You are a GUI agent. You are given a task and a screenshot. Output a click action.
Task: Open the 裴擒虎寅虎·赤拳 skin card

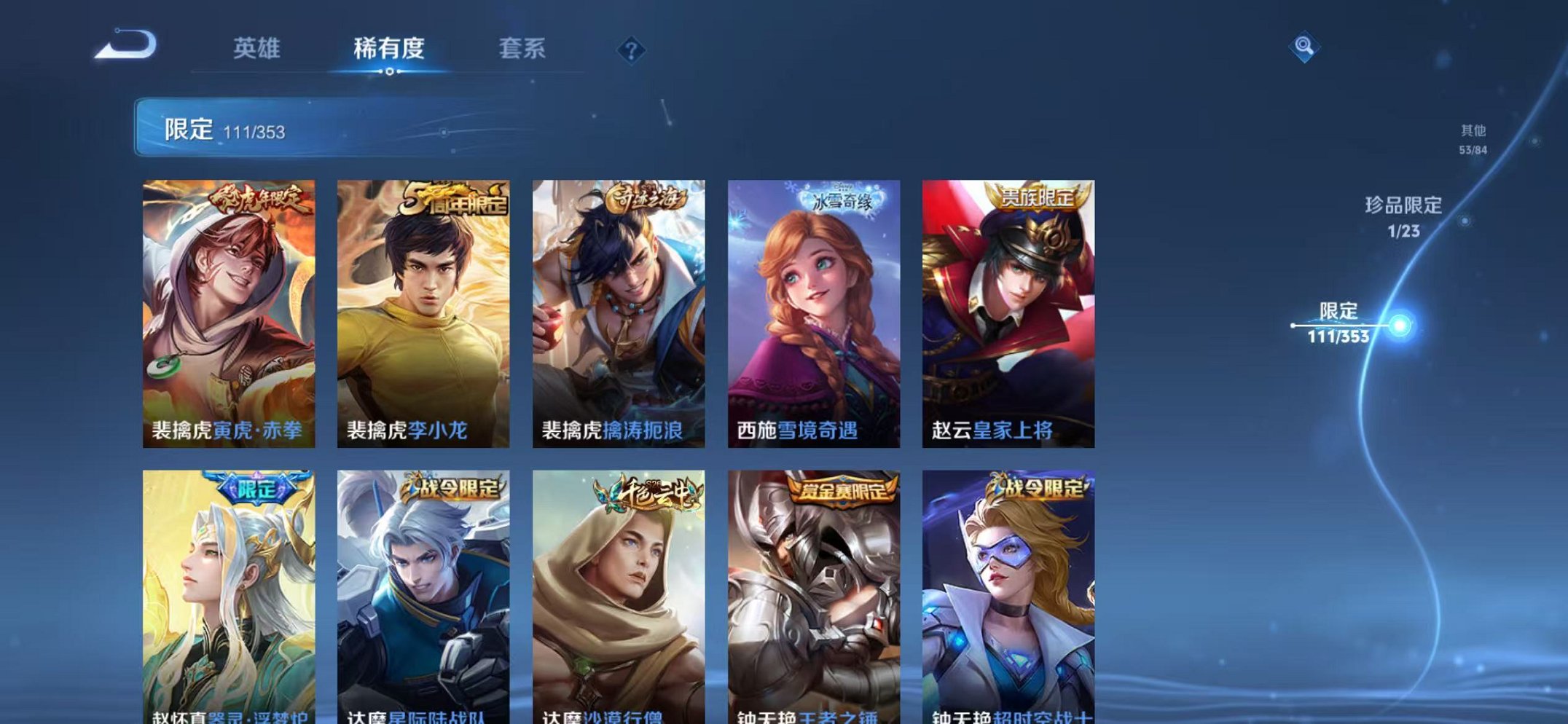coord(228,306)
